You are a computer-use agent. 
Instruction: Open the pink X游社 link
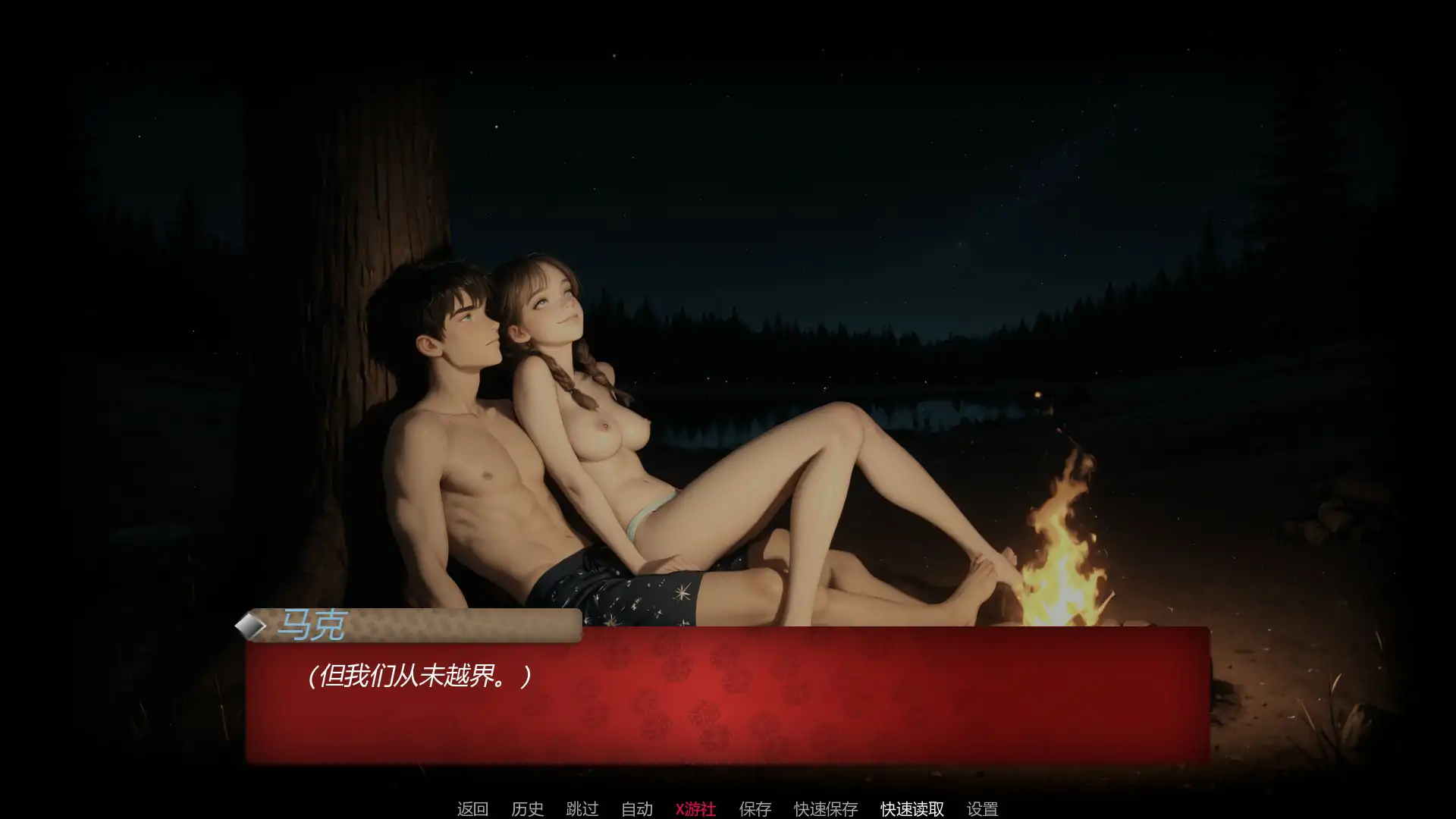point(695,809)
